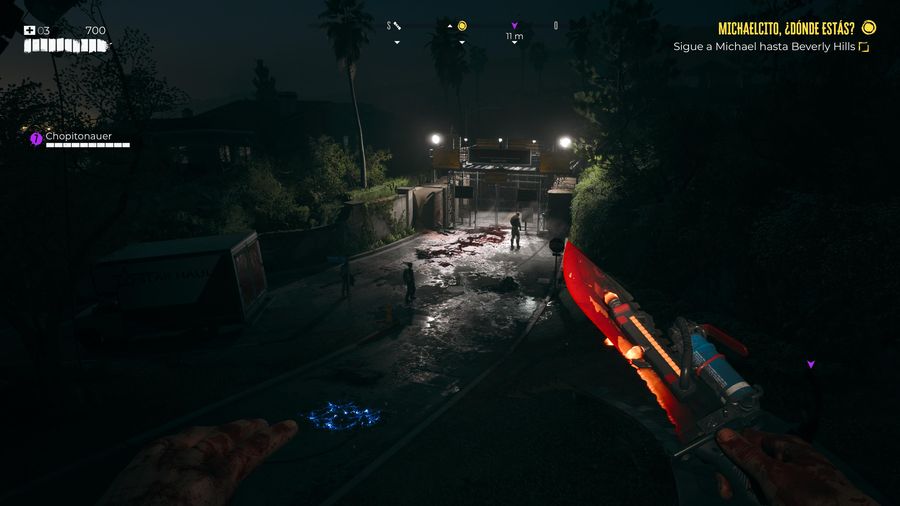Select co-op player Chopitonauer's purple badge
Screen dimensions: 900x506
[x=37, y=138]
